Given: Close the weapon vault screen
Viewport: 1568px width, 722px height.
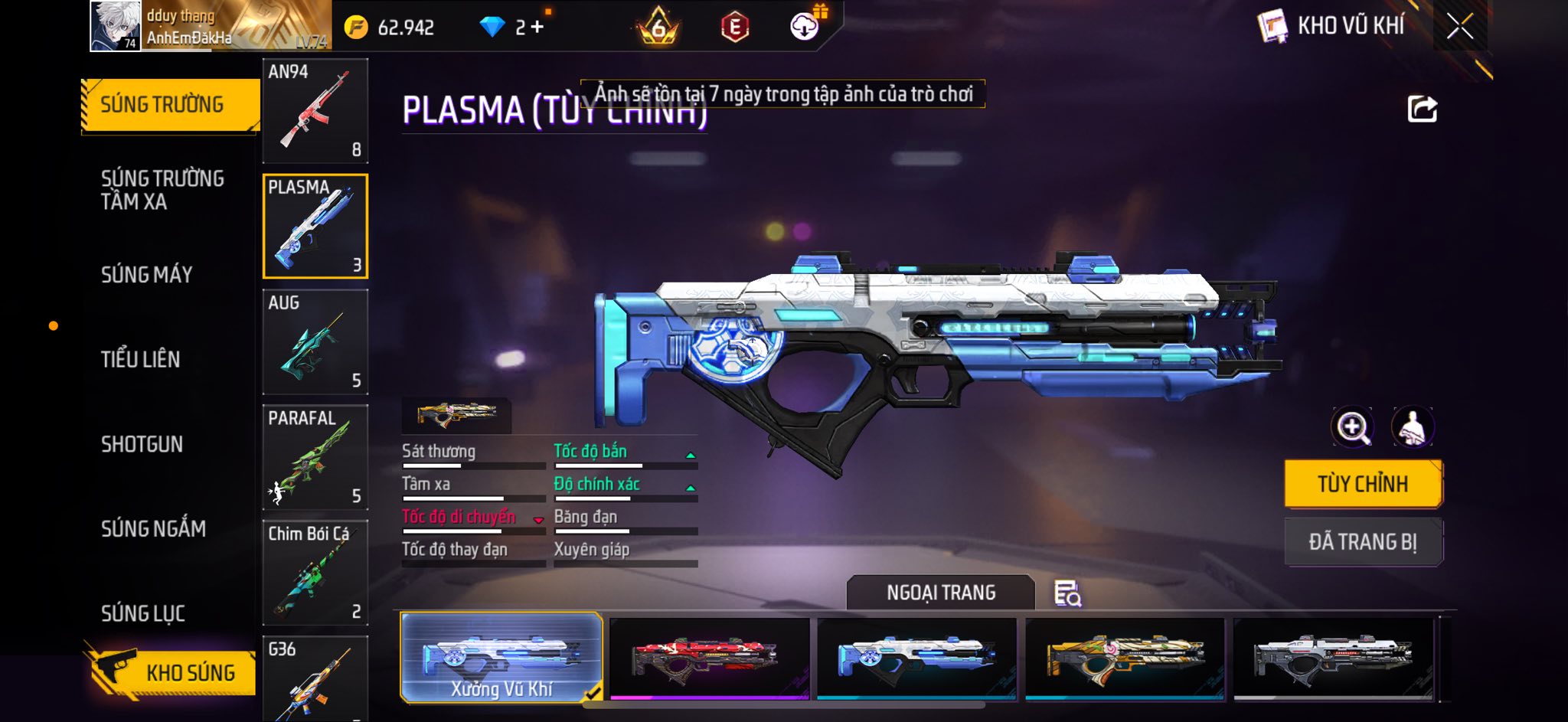Looking at the screenshot, I should 1459,27.
